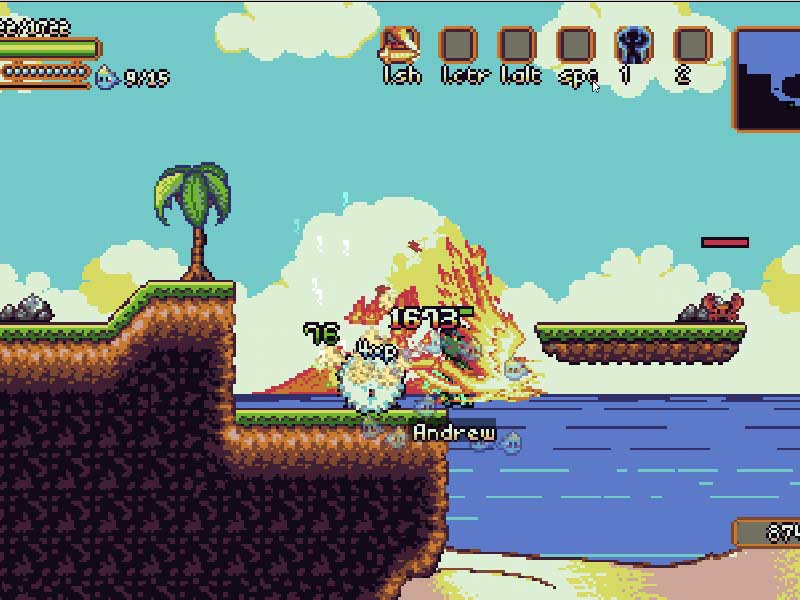The height and width of the screenshot is (600, 800).
Task: Activate the flaming sword skill slot
Action: pos(399,45)
